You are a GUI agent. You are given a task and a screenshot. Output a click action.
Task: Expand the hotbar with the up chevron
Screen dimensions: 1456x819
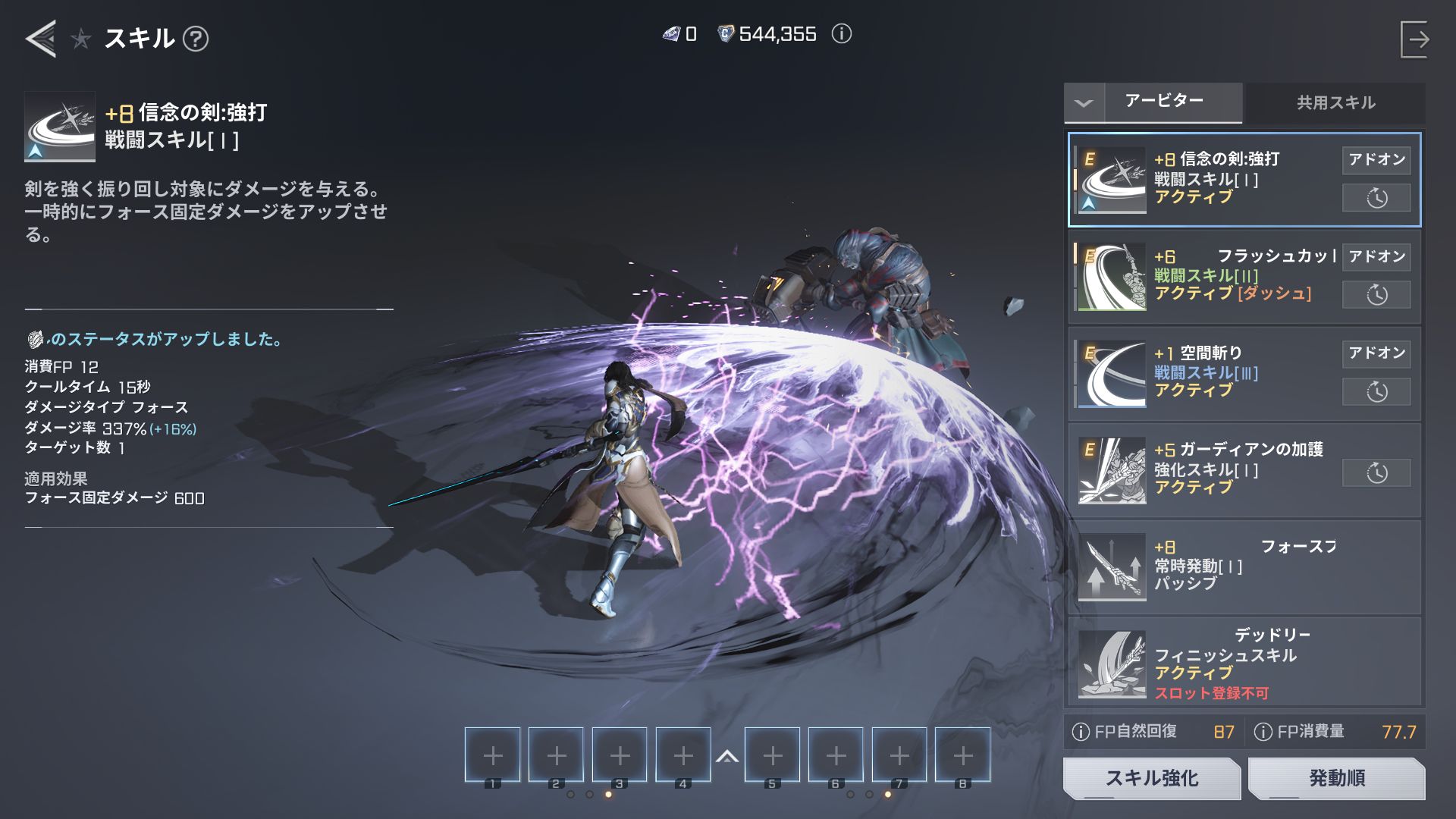[x=727, y=756]
